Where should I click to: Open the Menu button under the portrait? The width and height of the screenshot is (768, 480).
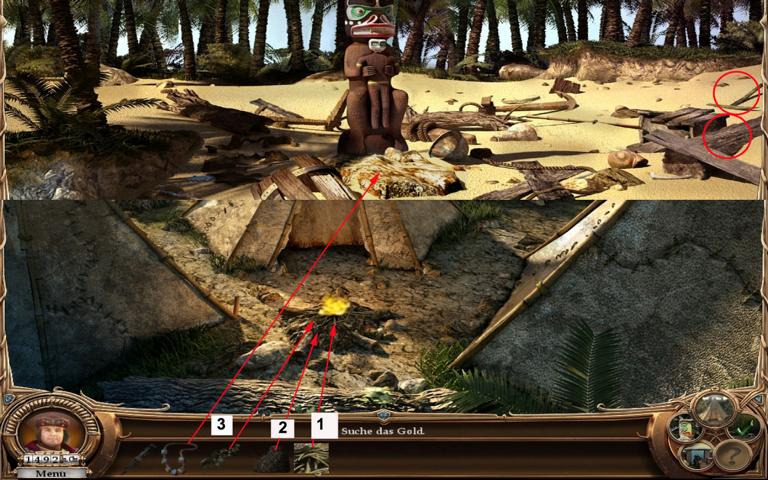(x=52, y=473)
